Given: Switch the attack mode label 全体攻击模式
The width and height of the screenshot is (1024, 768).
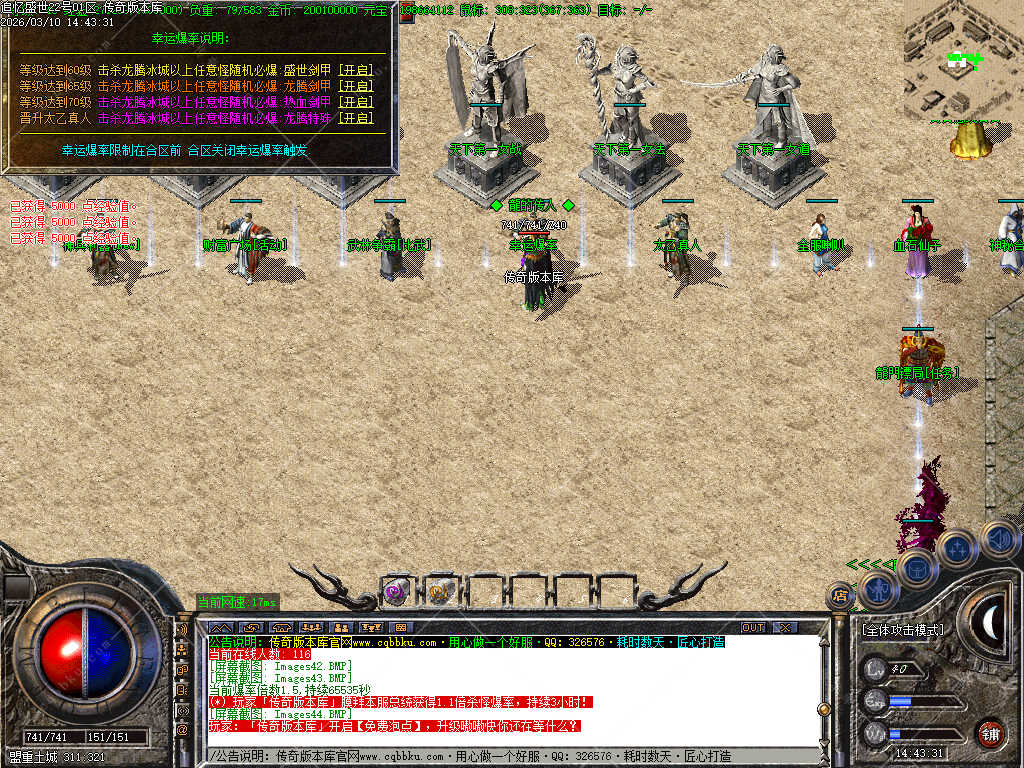Looking at the screenshot, I should point(902,630).
